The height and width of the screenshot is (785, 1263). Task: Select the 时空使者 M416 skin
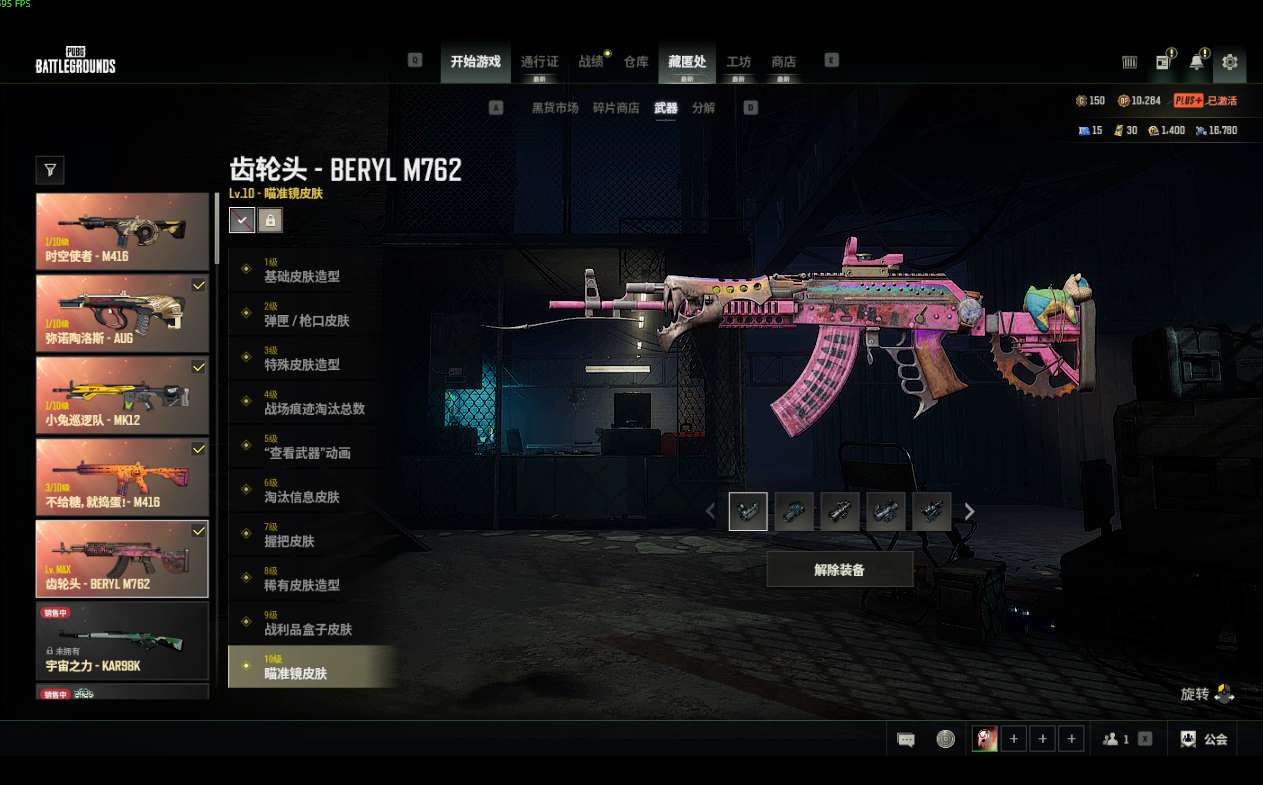[x=122, y=231]
